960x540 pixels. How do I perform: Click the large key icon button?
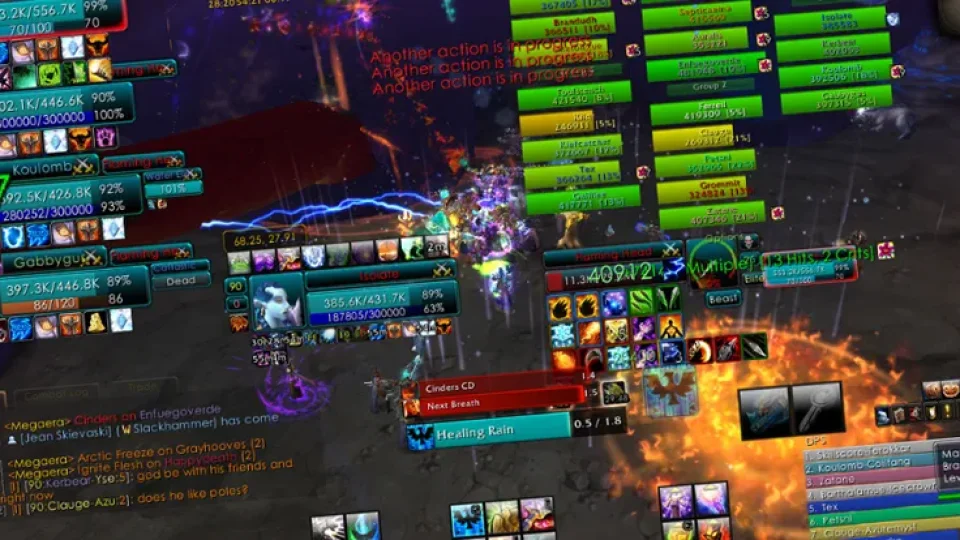(x=817, y=409)
